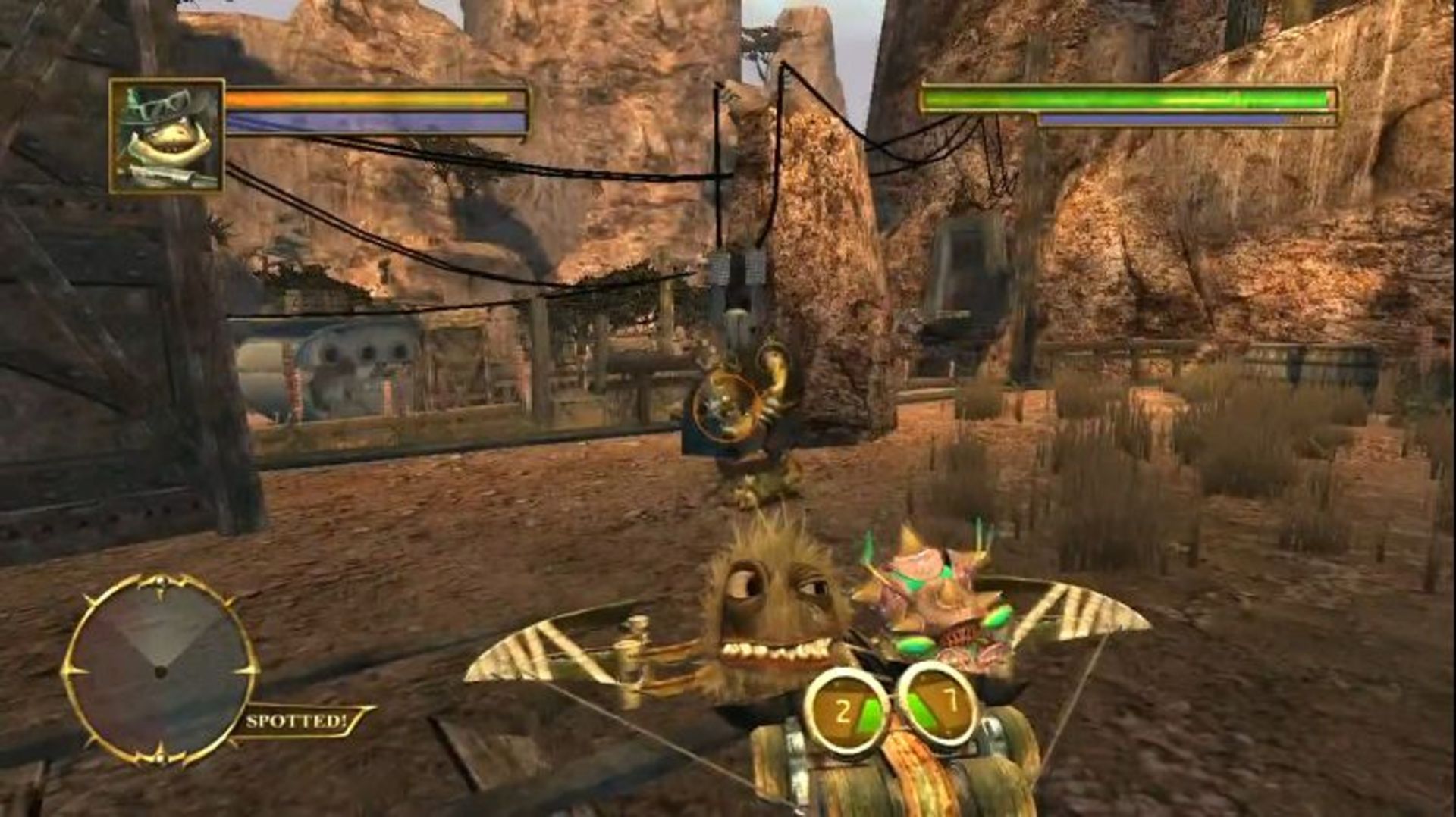1456x817 pixels.
Task: Select the circular radar minimap
Action: click(160, 670)
